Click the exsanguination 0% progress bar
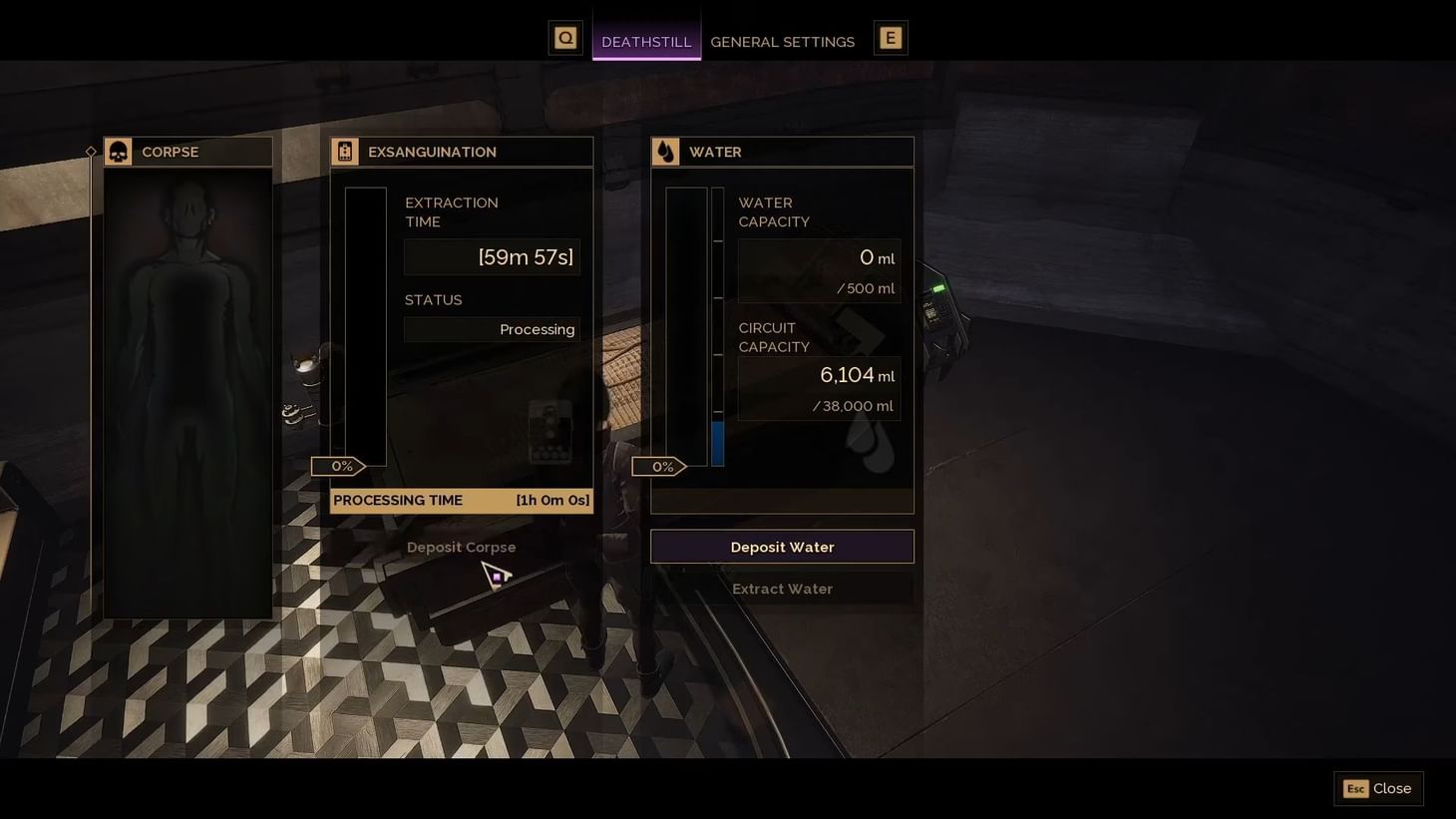1456x819 pixels. click(x=342, y=466)
